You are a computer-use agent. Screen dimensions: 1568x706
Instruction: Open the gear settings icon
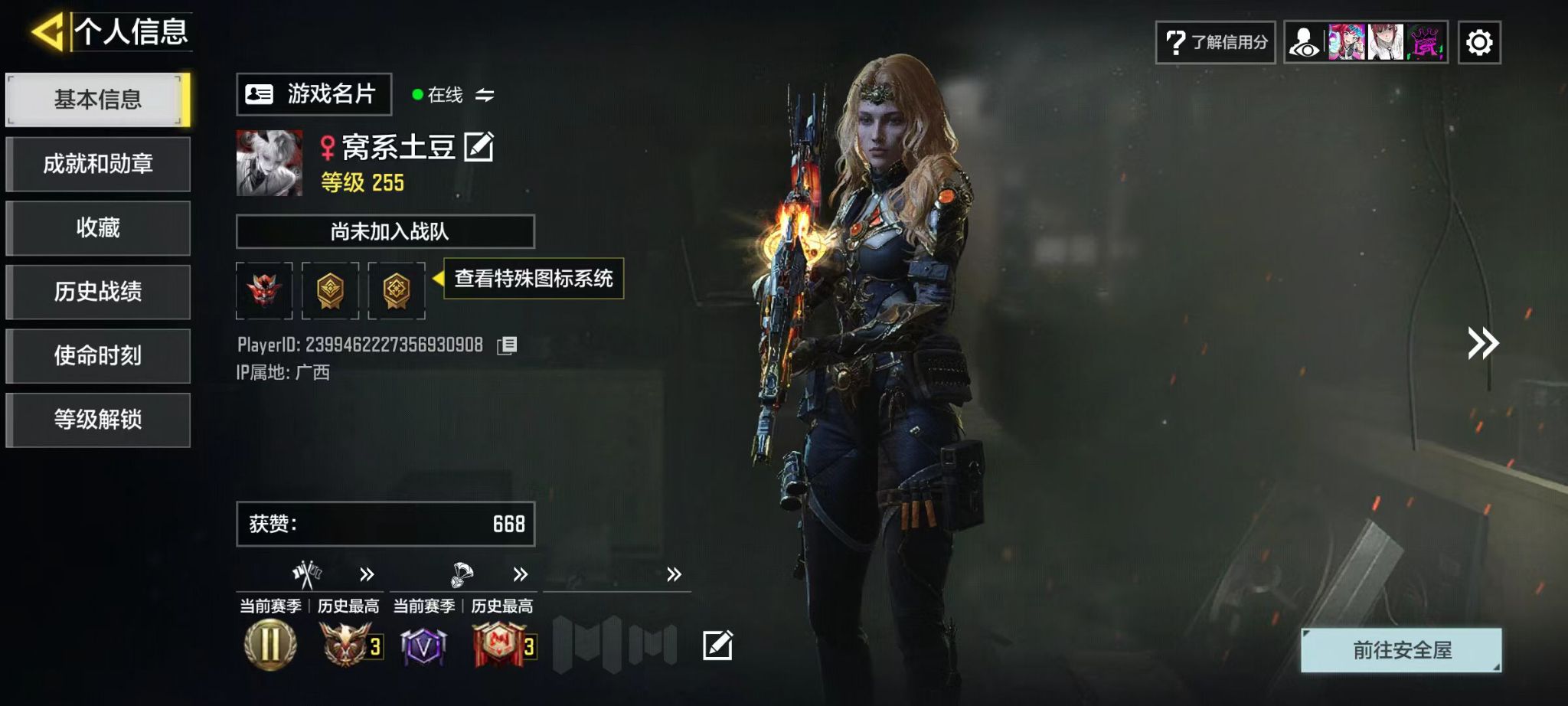(1478, 42)
